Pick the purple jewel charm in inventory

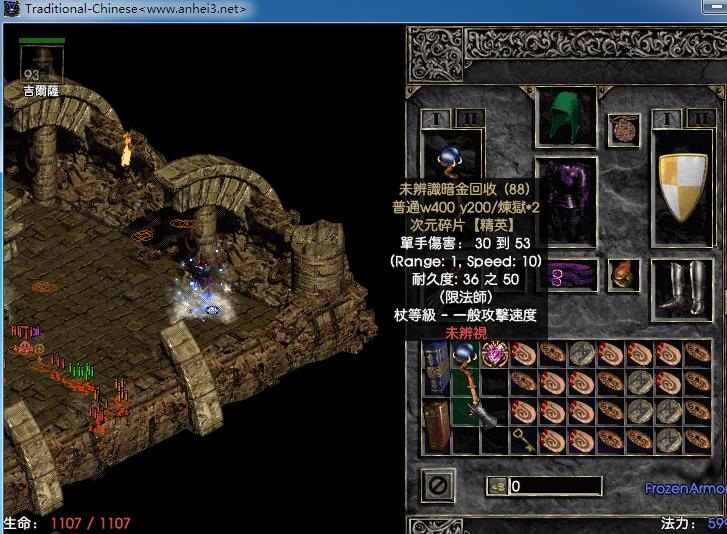[495, 353]
